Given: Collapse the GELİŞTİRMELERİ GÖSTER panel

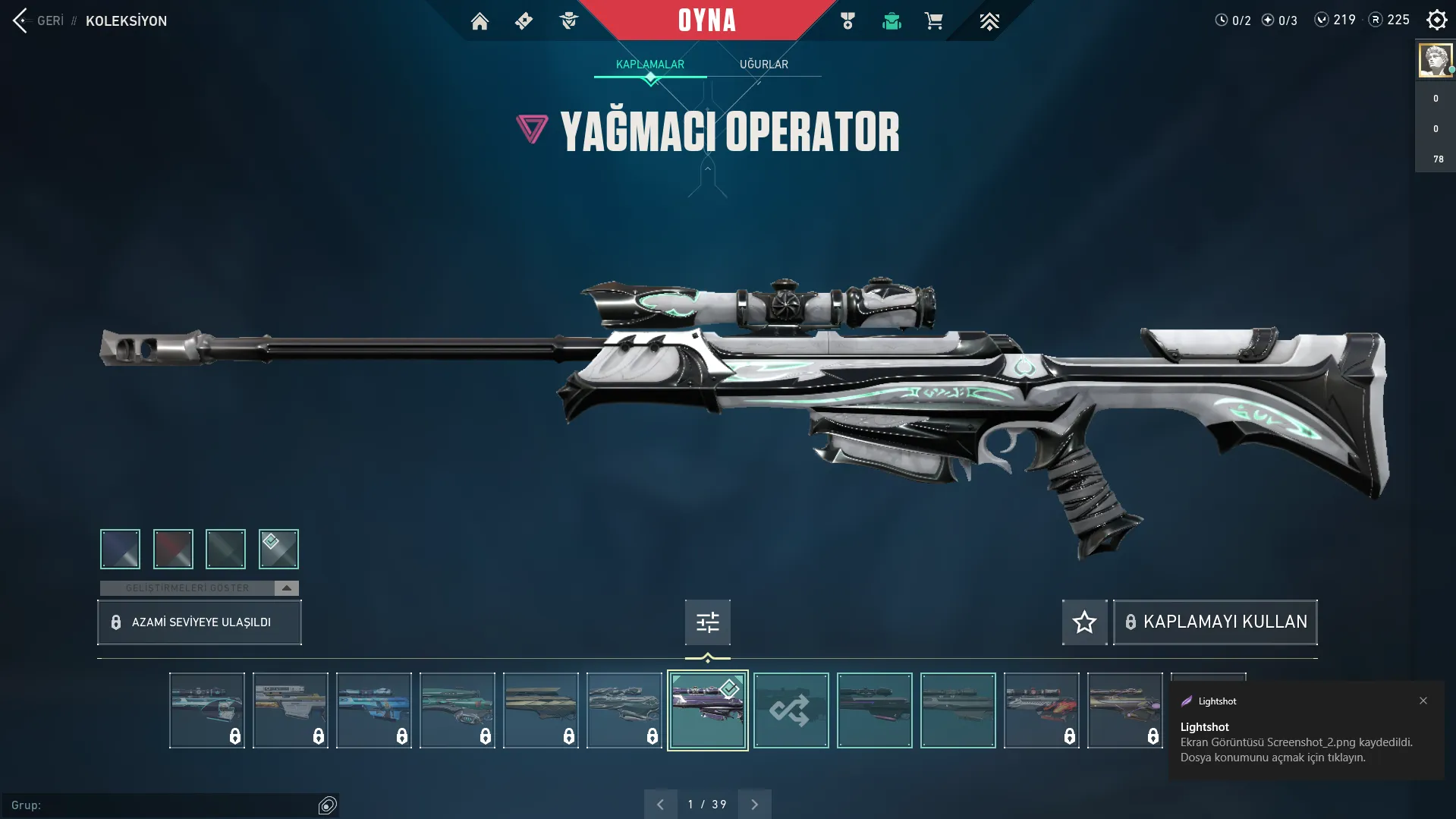Looking at the screenshot, I should (x=286, y=587).
